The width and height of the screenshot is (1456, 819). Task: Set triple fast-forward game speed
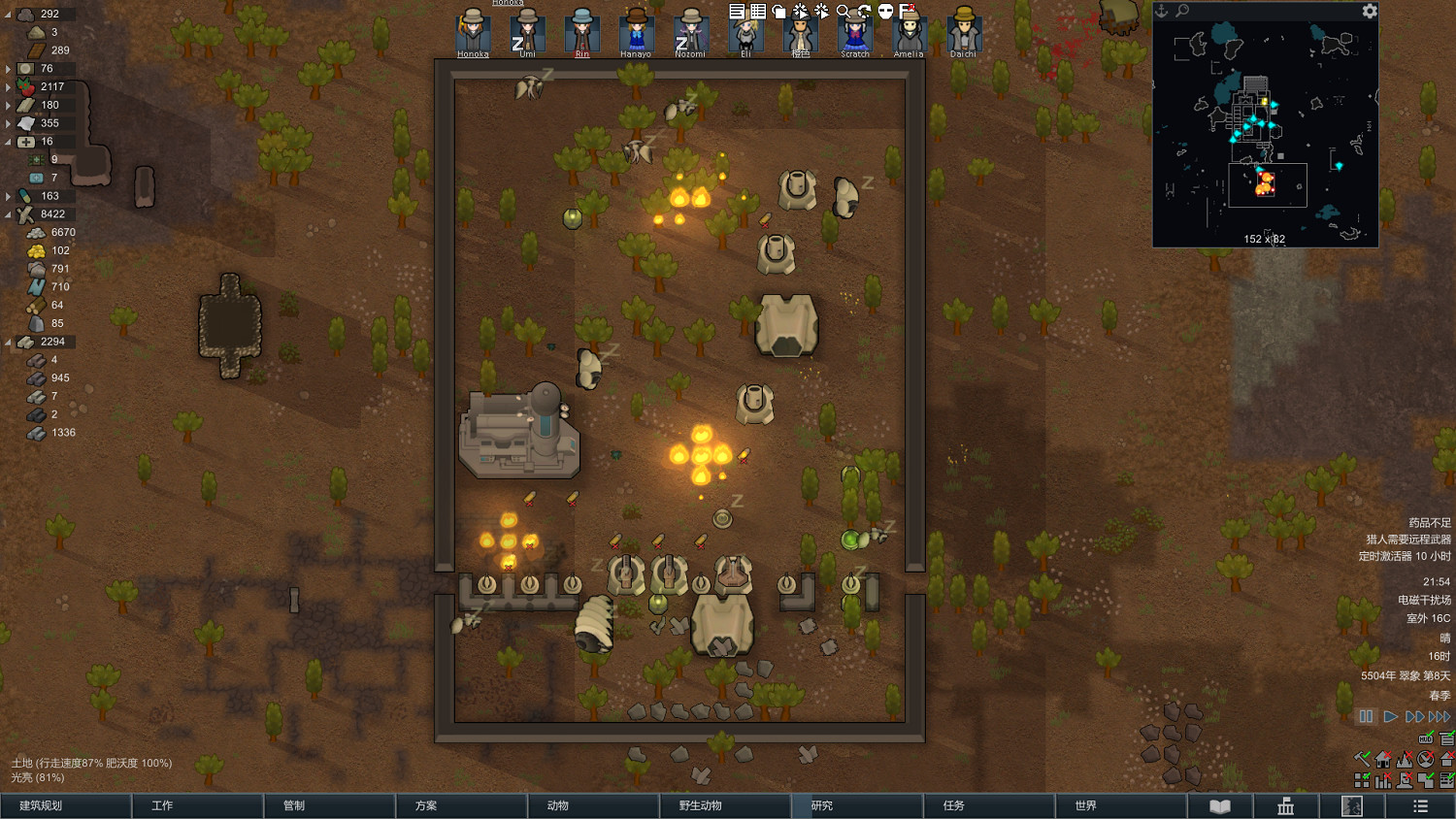(1439, 716)
